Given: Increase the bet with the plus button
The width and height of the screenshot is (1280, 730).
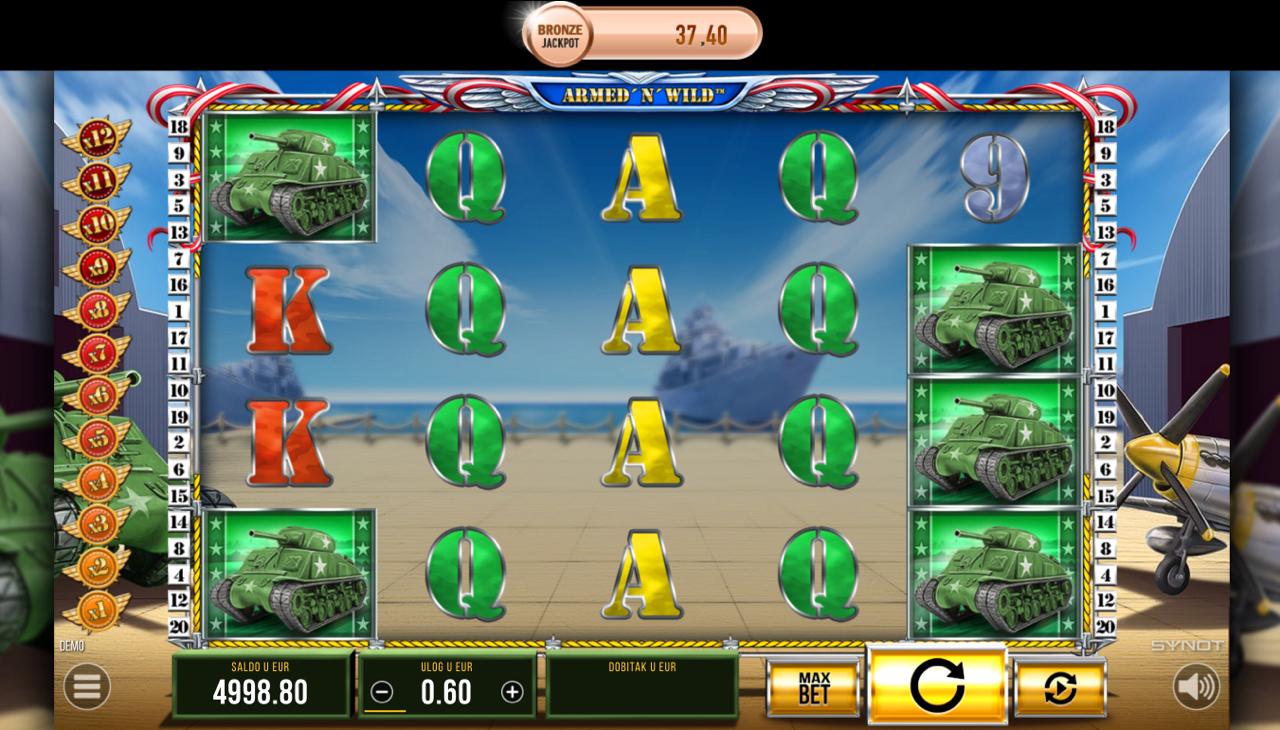Looking at the screenshot, I should 512,692.
